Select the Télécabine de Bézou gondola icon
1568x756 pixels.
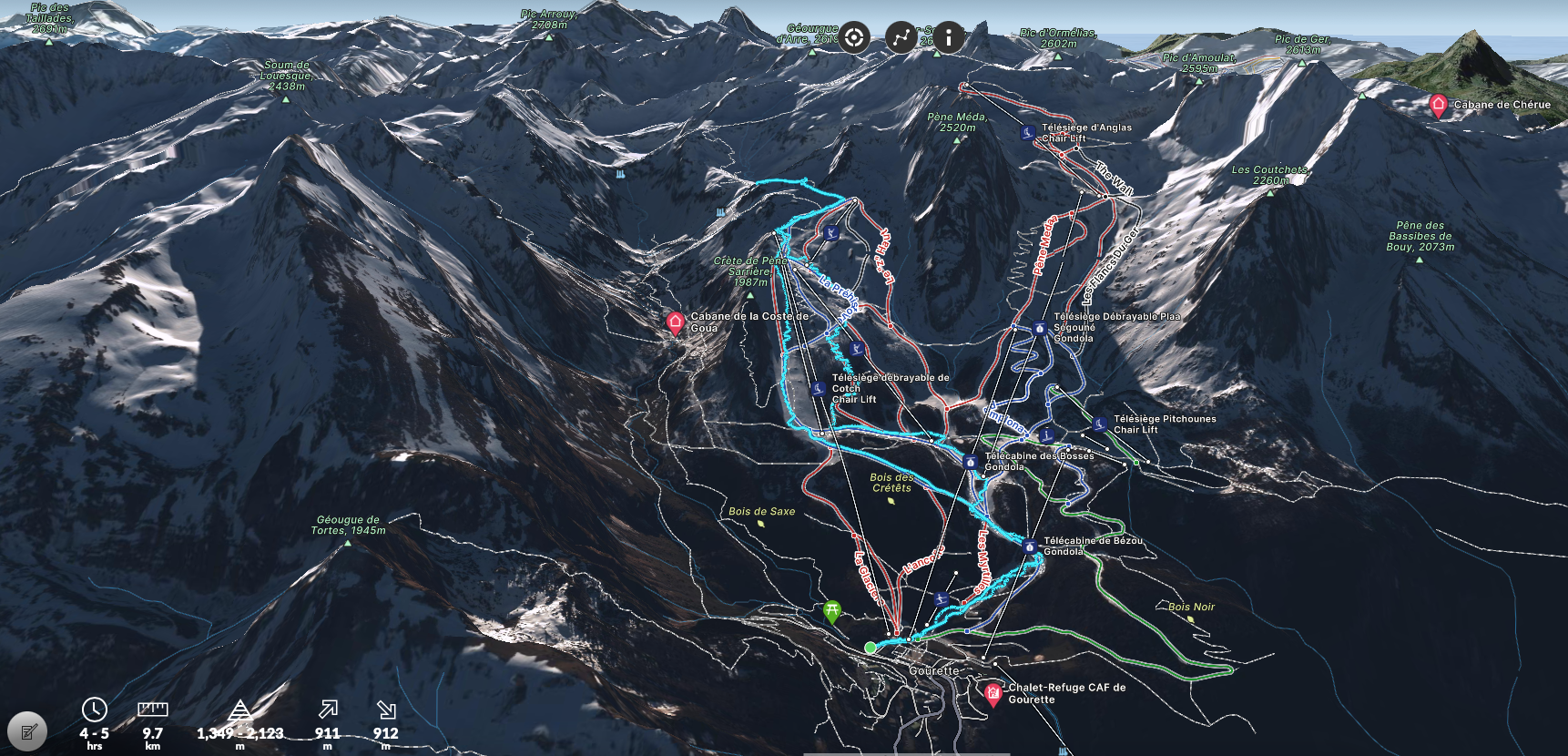coord(1030,547)
